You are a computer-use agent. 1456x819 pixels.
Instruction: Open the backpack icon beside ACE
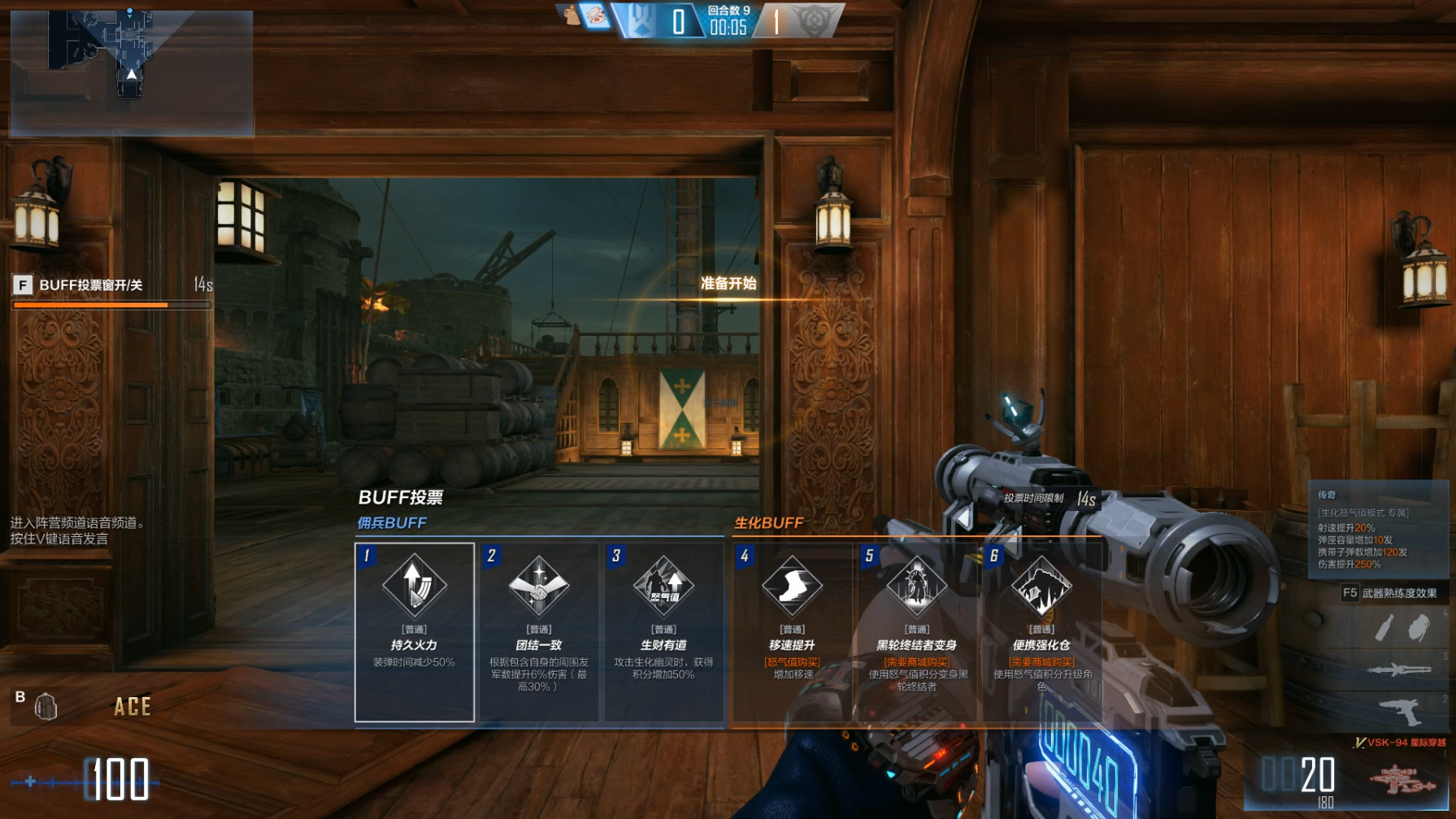[46, 706]
